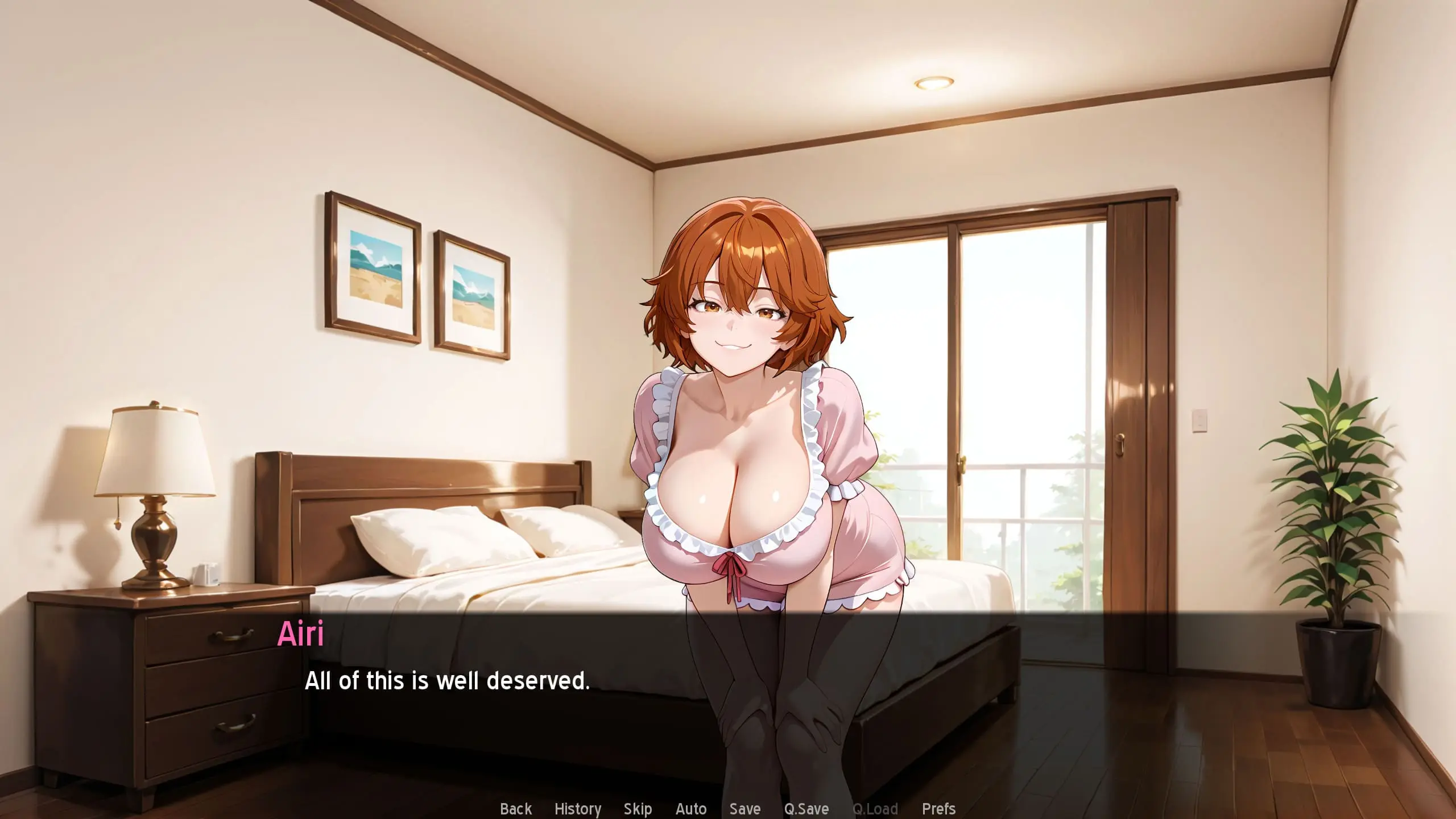
Task: Open the dialogue History log
Action: tap(578, 808)
